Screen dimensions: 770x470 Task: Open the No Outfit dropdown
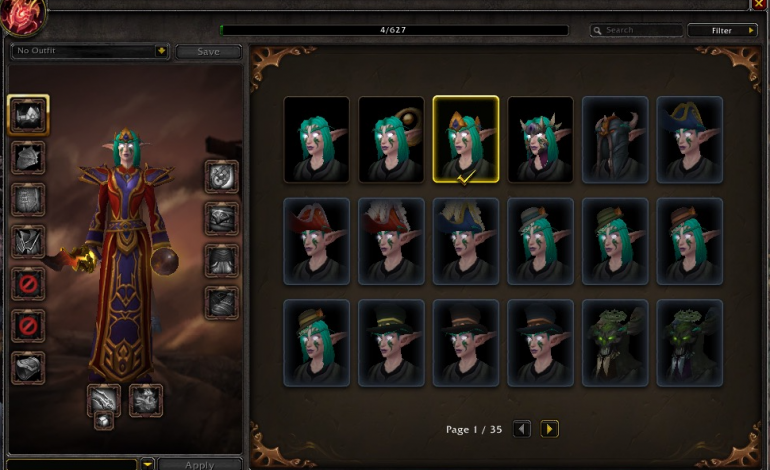coord(90,50)
